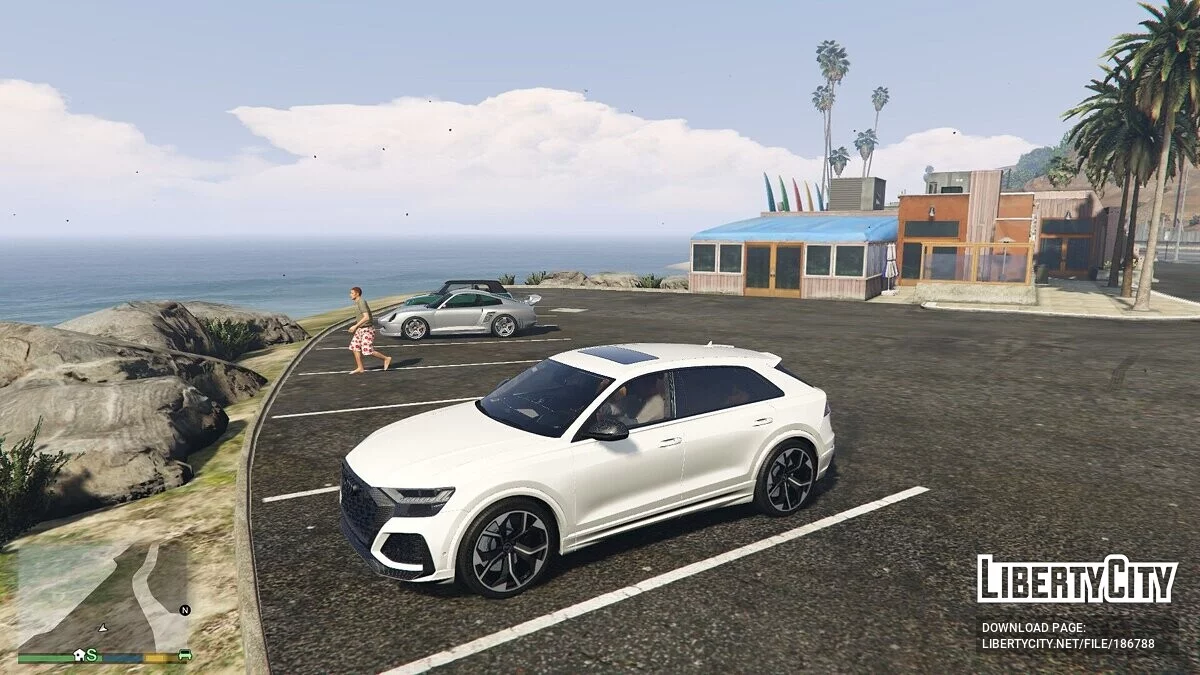Viewport: 1200px width, 675px height.
Task: Click the green S mission marker
Action: 92,655
